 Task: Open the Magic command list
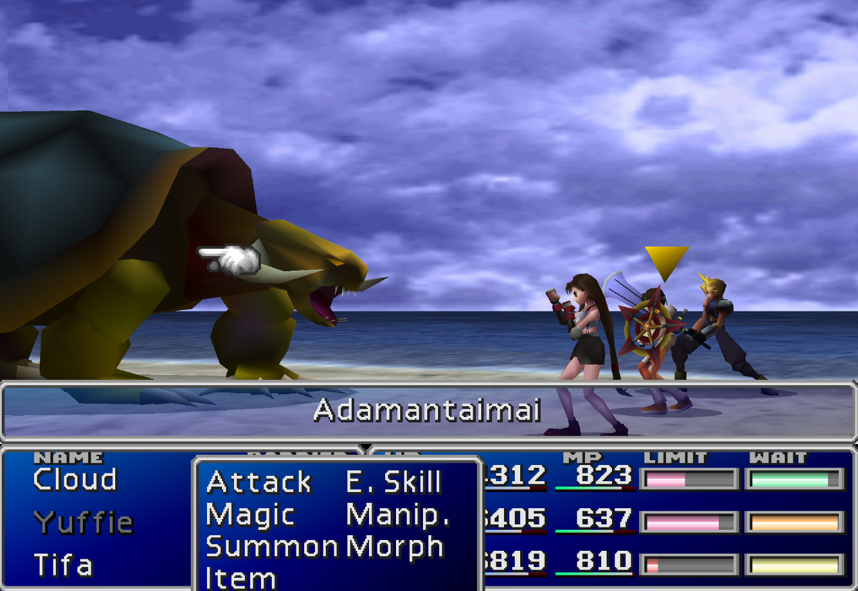pyautogui.click(x=250, y=515)
